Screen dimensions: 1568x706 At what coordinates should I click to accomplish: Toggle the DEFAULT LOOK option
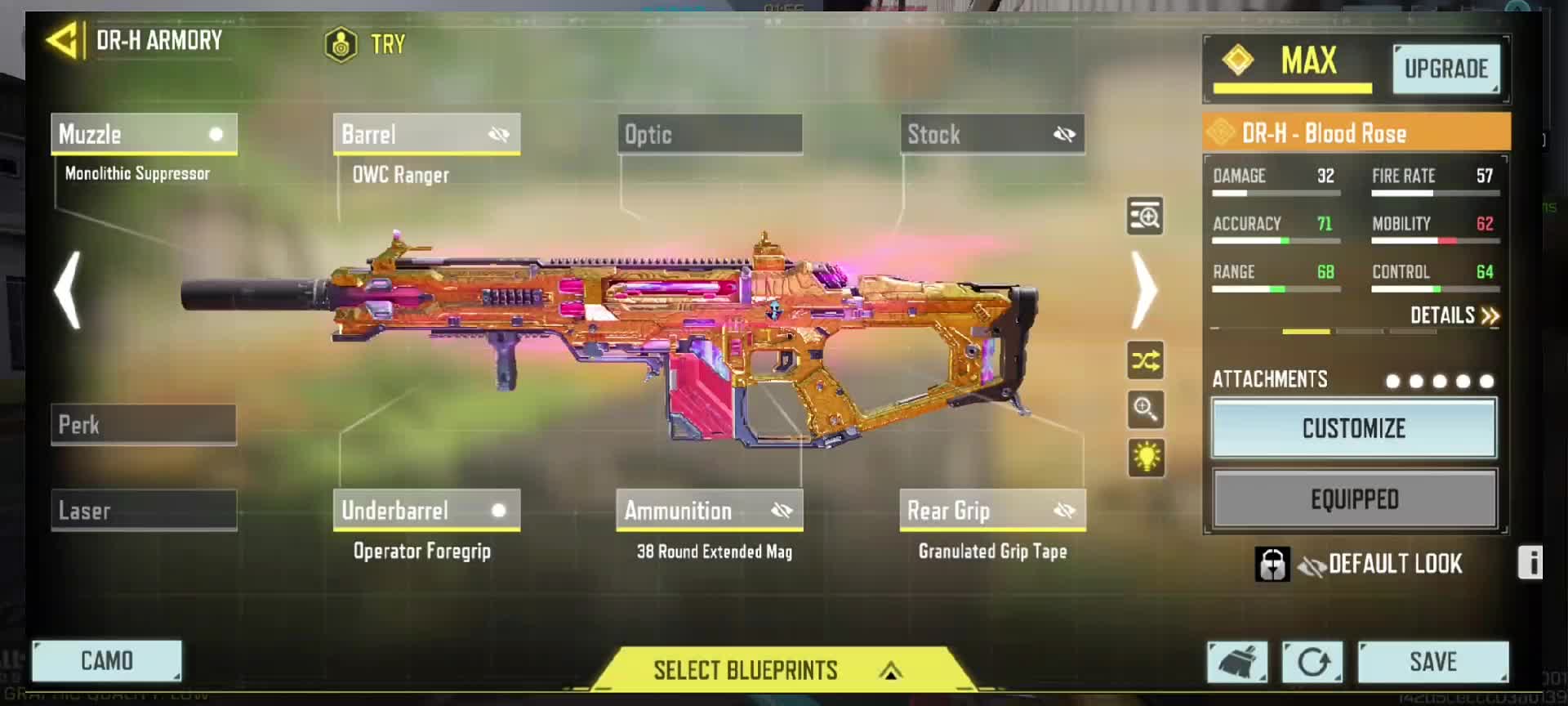point(1380,564)
